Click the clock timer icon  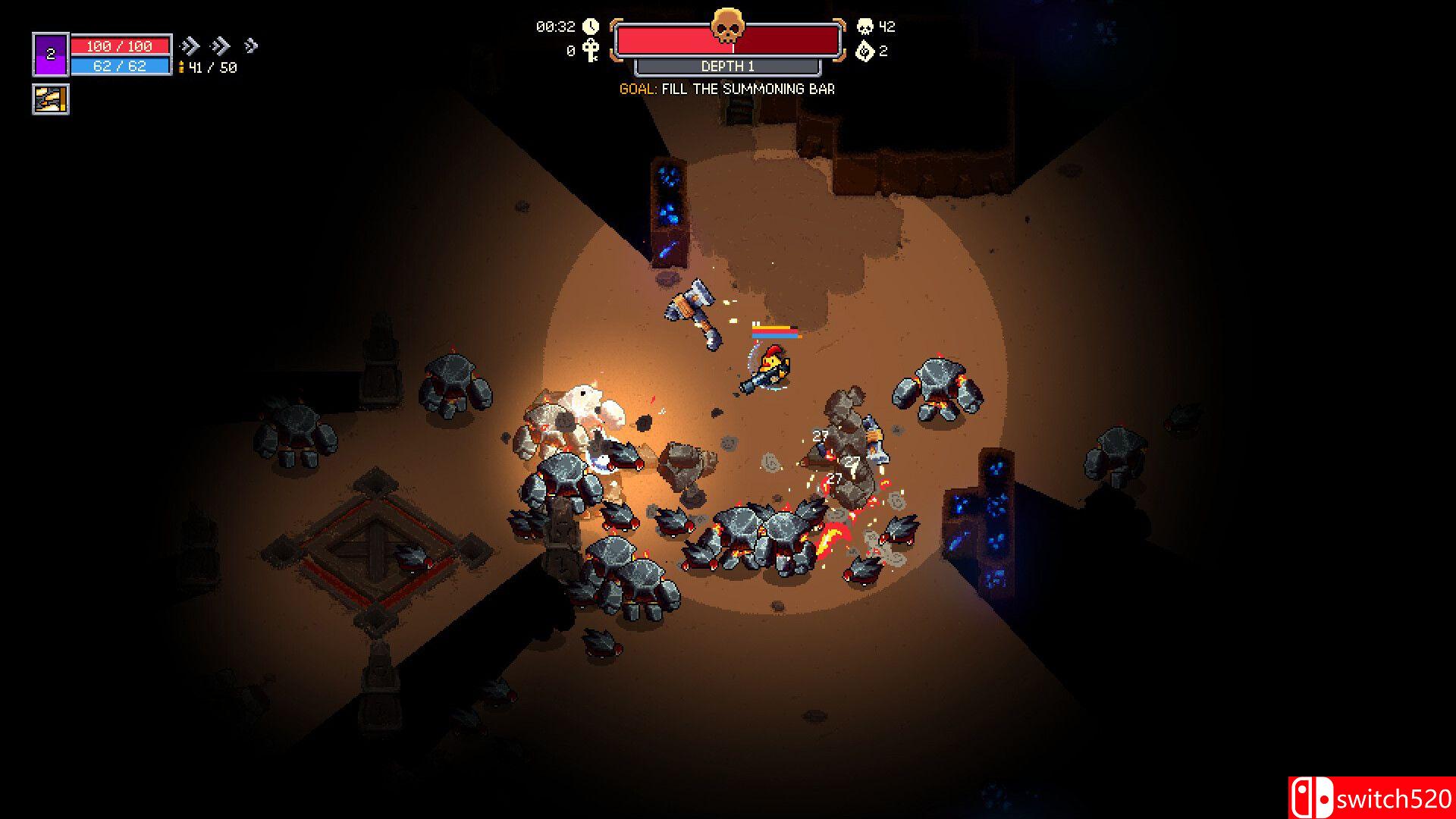pyautogui.click(x=591, y=27)
